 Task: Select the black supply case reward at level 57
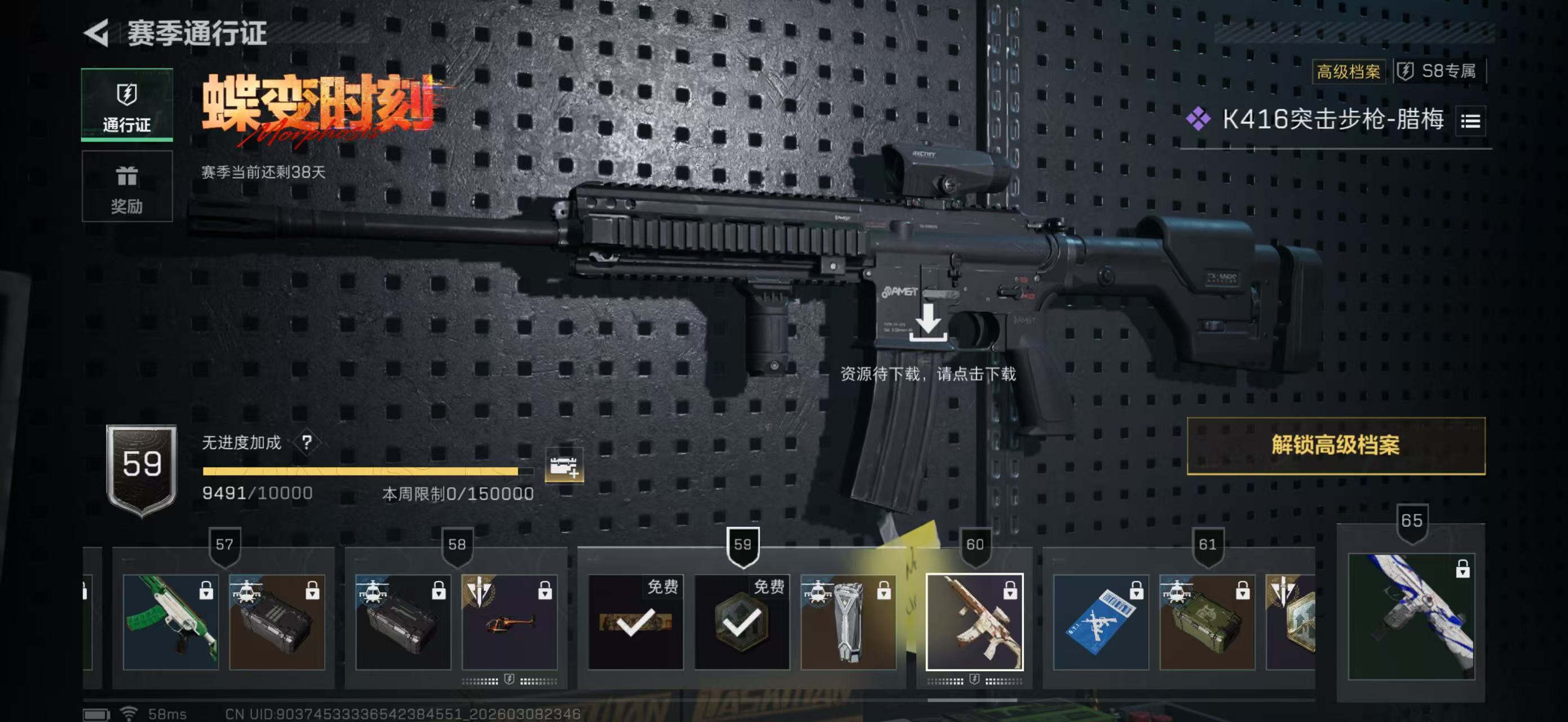click(x=277, y=622)
